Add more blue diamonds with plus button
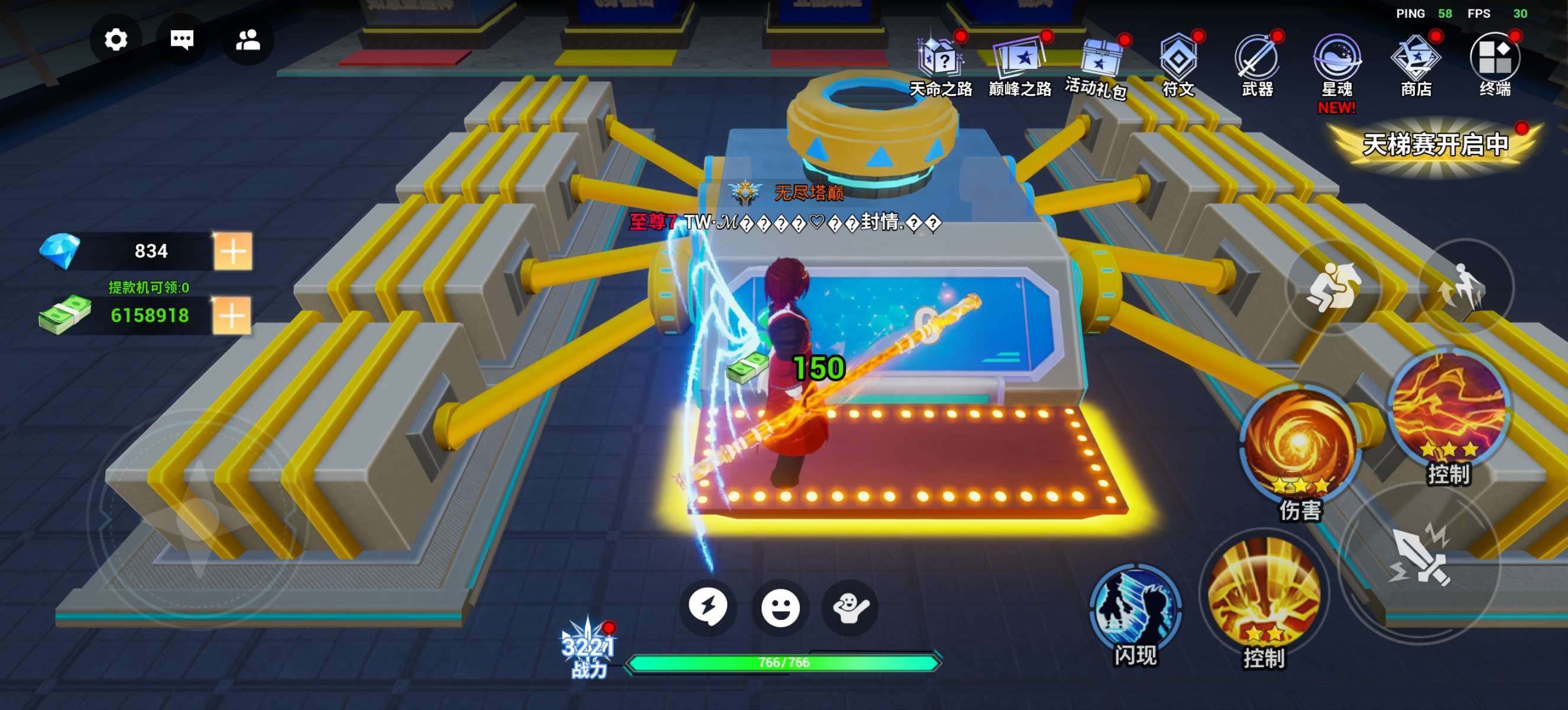The height and width of the screenshot is (710, 1568). pyautogui.click(x=232, y=251)
